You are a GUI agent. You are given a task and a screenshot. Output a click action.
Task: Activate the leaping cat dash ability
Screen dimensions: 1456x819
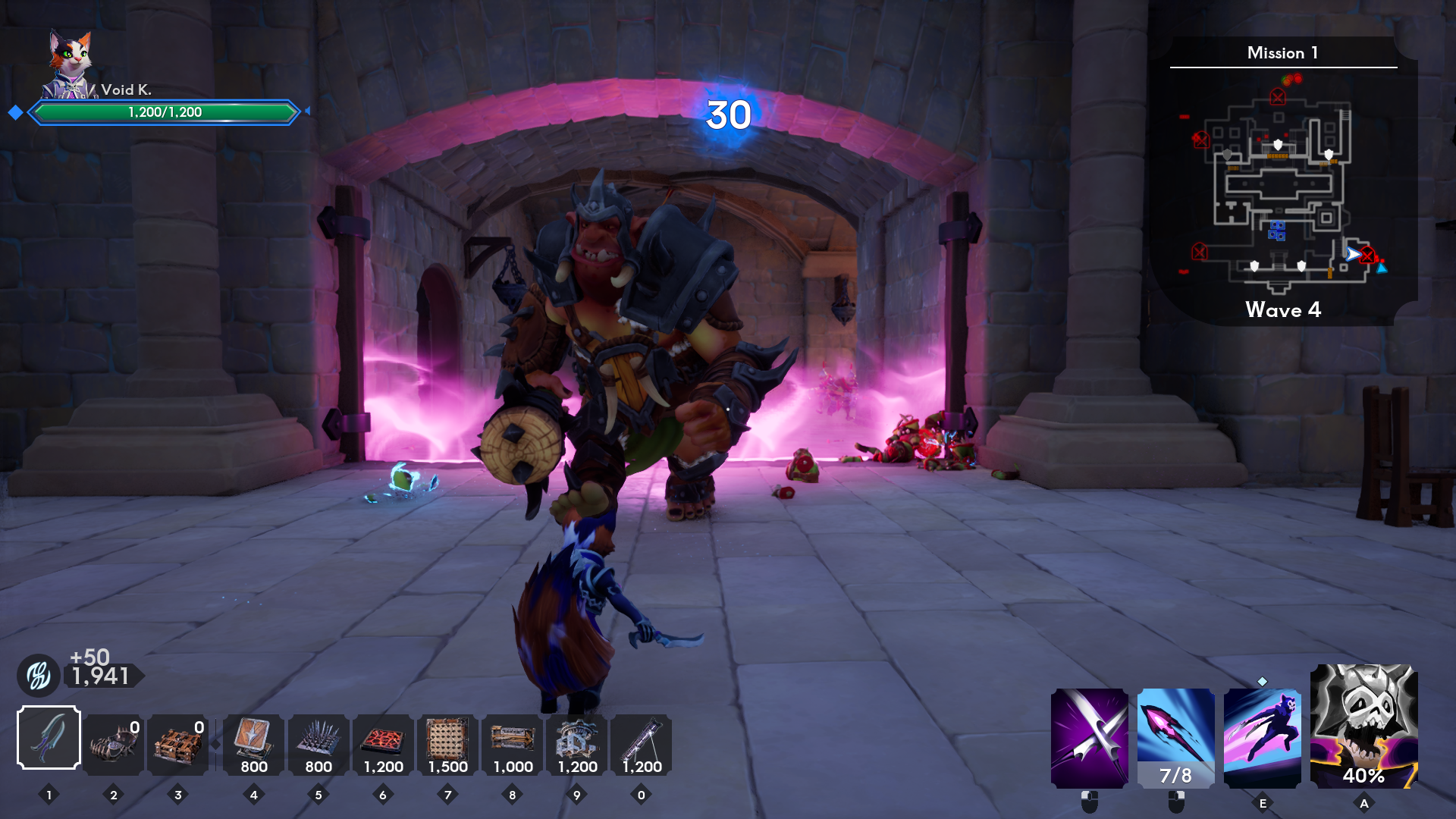1262,738
